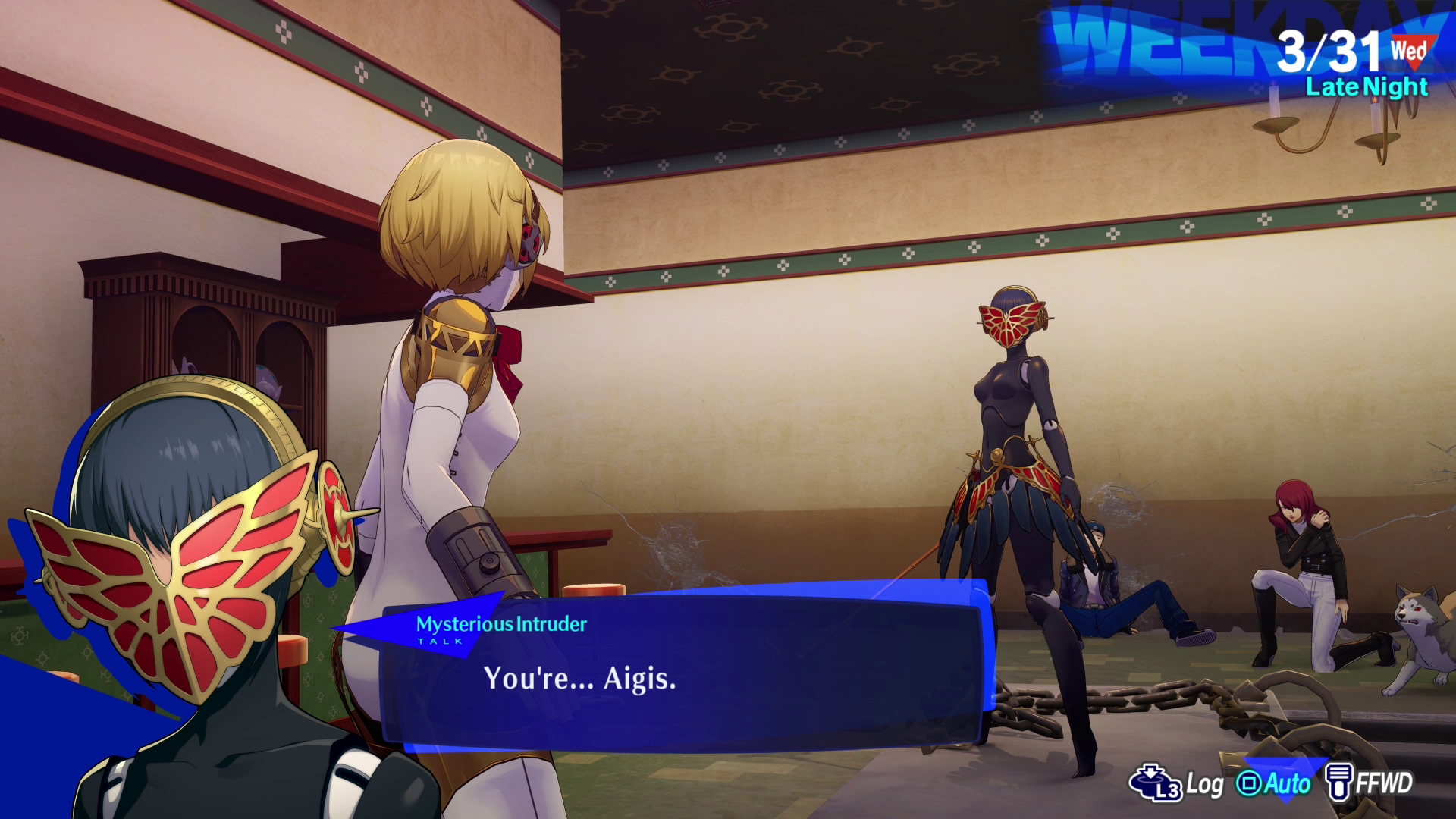Advance the Mysterious Intruder dialogue box
The width and height of the screenshot is (1456, 819).
pyautogui.click(x=682, y=675)
